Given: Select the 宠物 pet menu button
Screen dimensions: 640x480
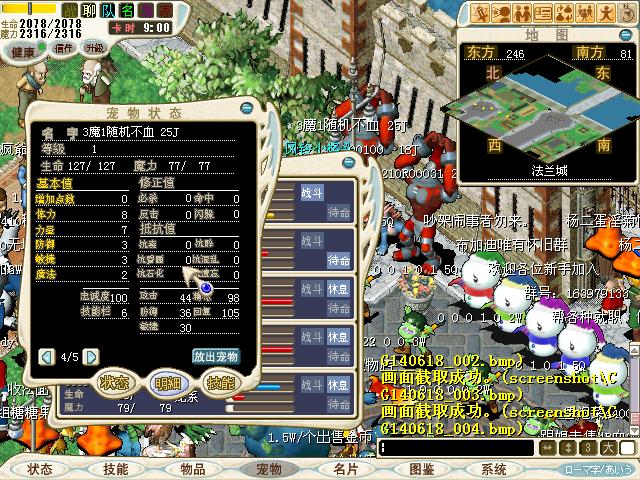Looking at the screenshot, I should pyautogui.click(x=269, y=469).
